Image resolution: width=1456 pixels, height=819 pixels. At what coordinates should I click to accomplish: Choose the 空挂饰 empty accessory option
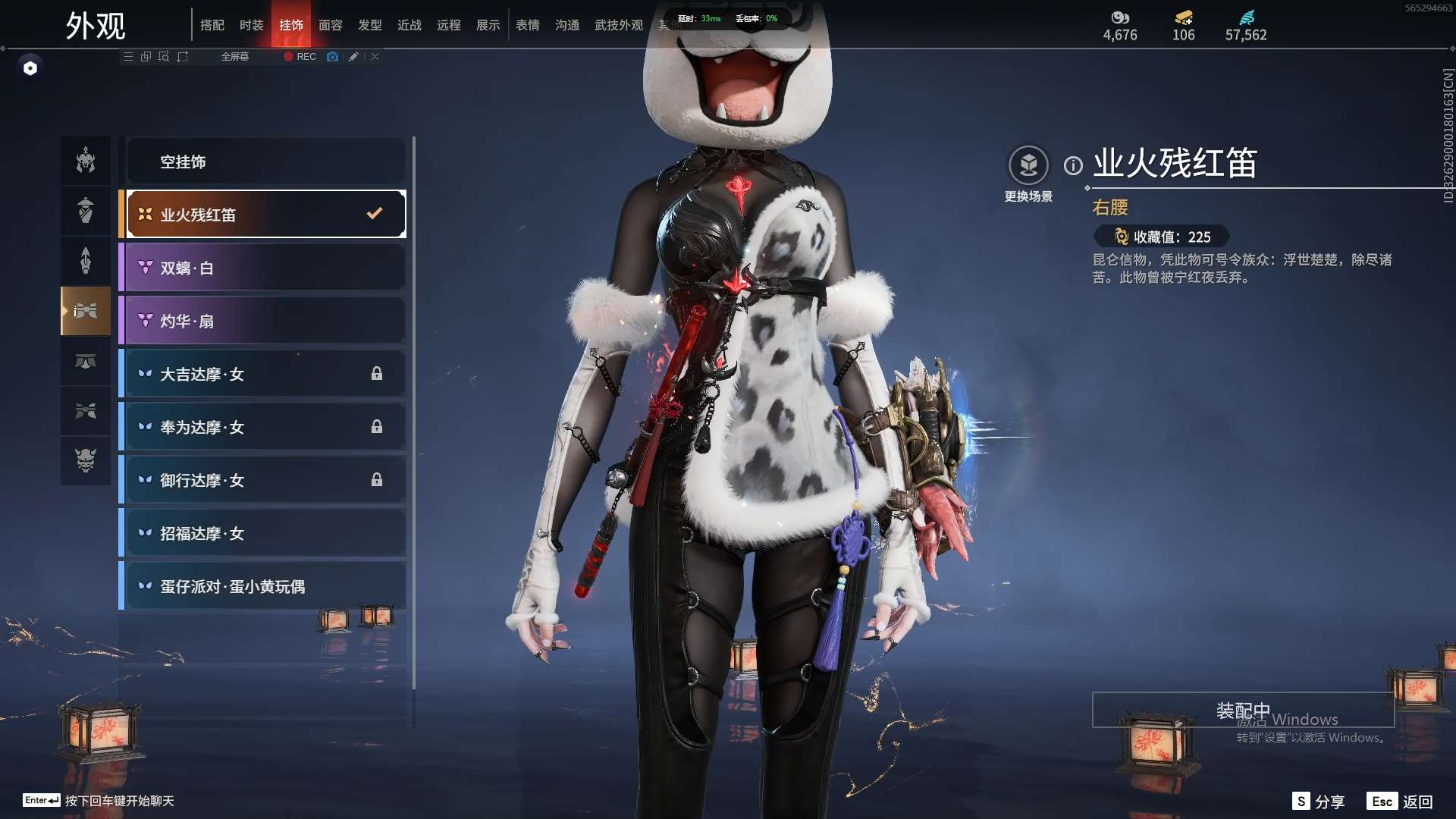pyautogui.click(x=265, y=162)
